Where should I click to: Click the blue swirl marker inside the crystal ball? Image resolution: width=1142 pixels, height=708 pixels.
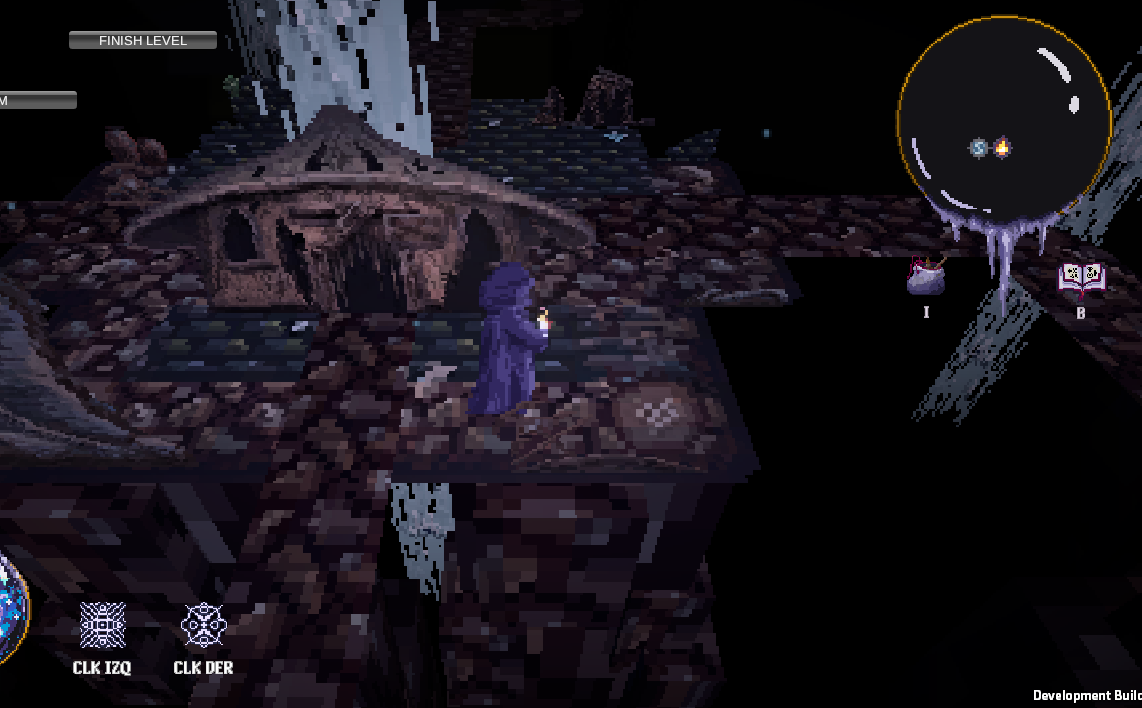pyautogui.click(x=979, y=148)
